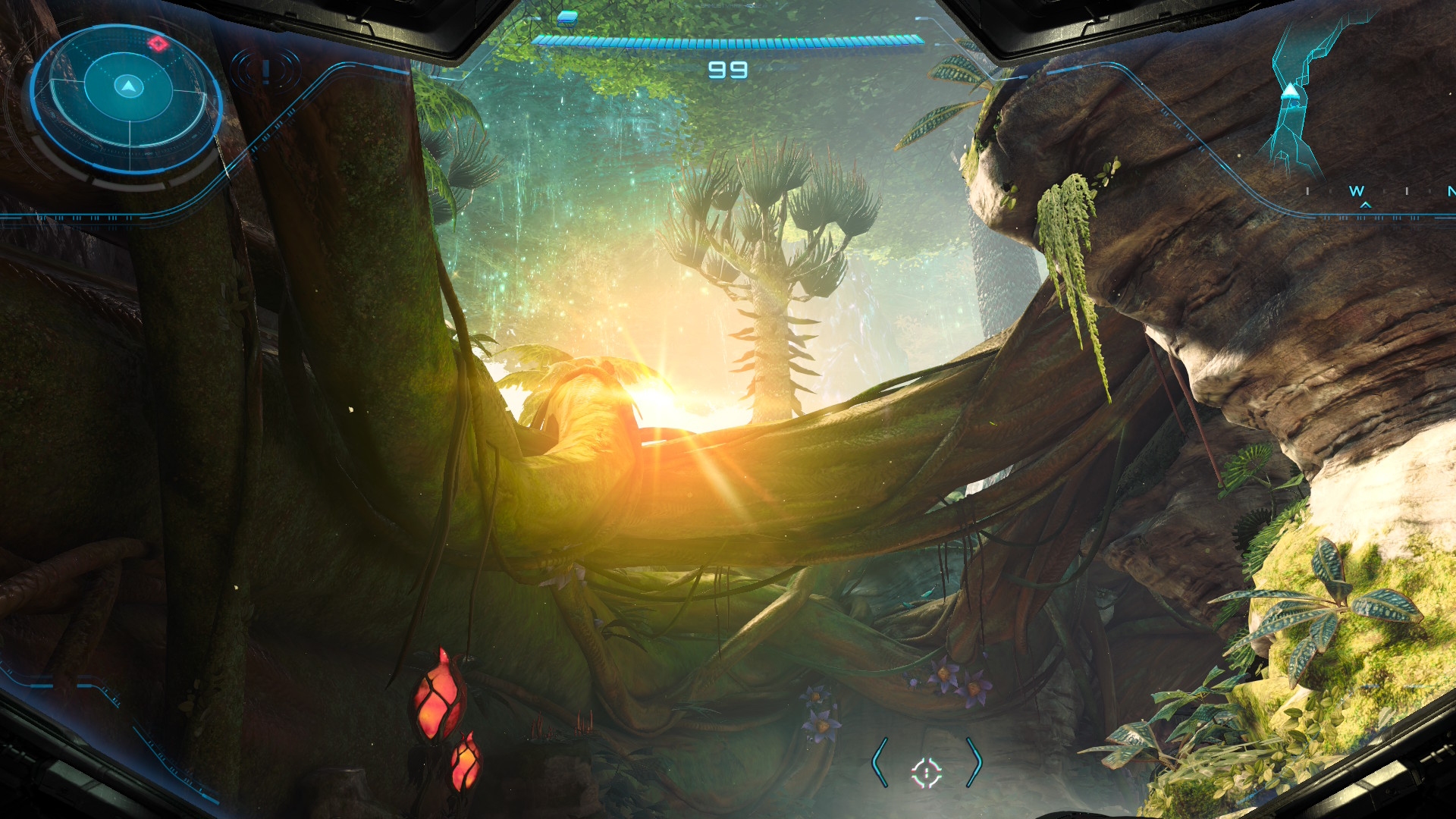Screen dimensions: 1456x819
Task: Click the W compass heading marker
Action: [1357, 191]
